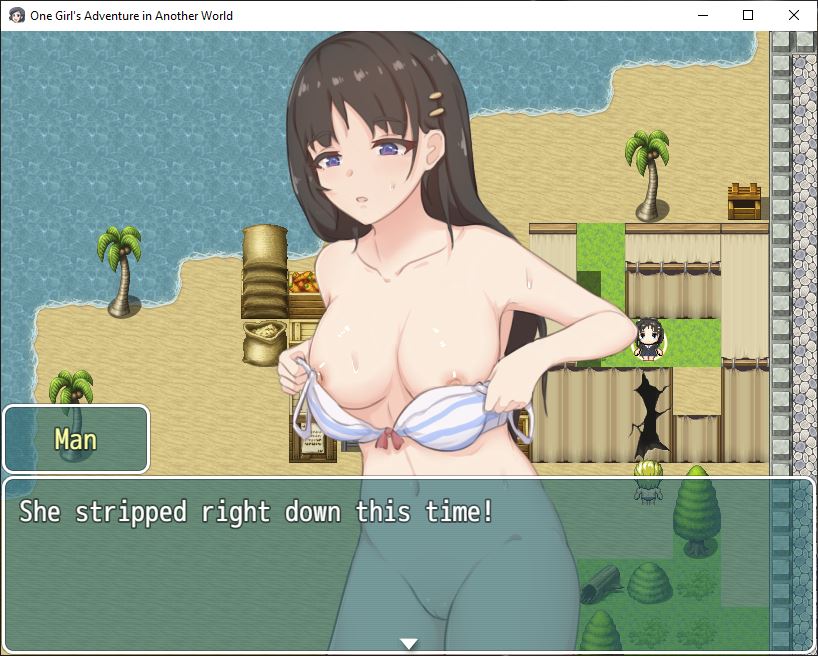The image size is (818, 656).
Task: Minimize the game window
Action: (x=702, y=15)
